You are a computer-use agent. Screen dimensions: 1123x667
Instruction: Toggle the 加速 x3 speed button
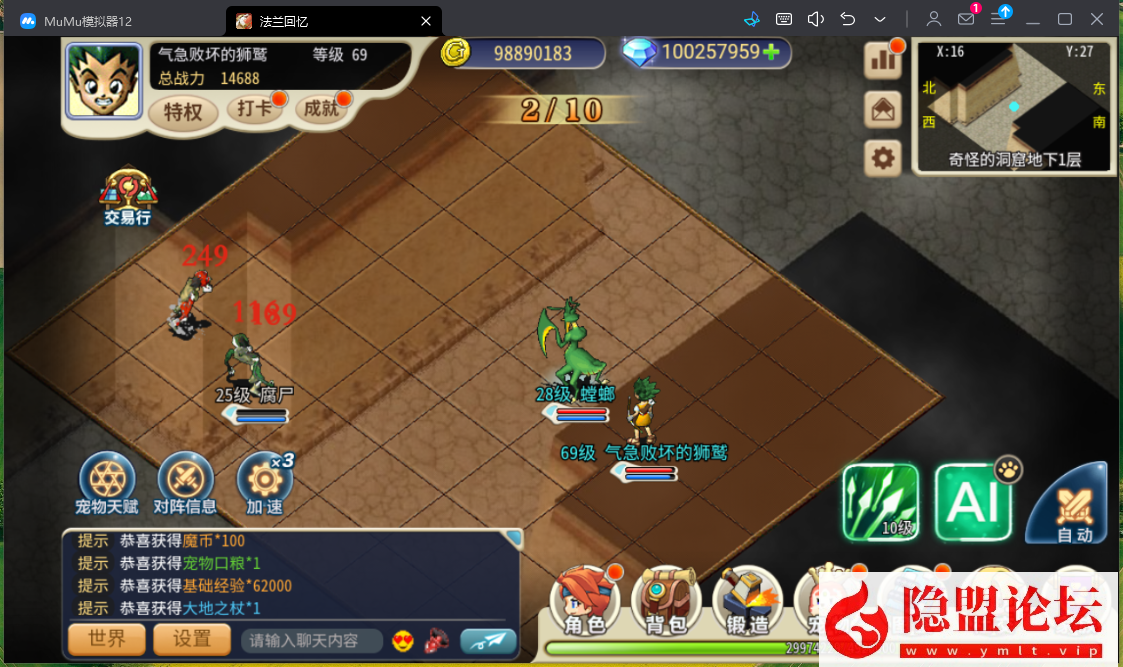click(264, 480)
